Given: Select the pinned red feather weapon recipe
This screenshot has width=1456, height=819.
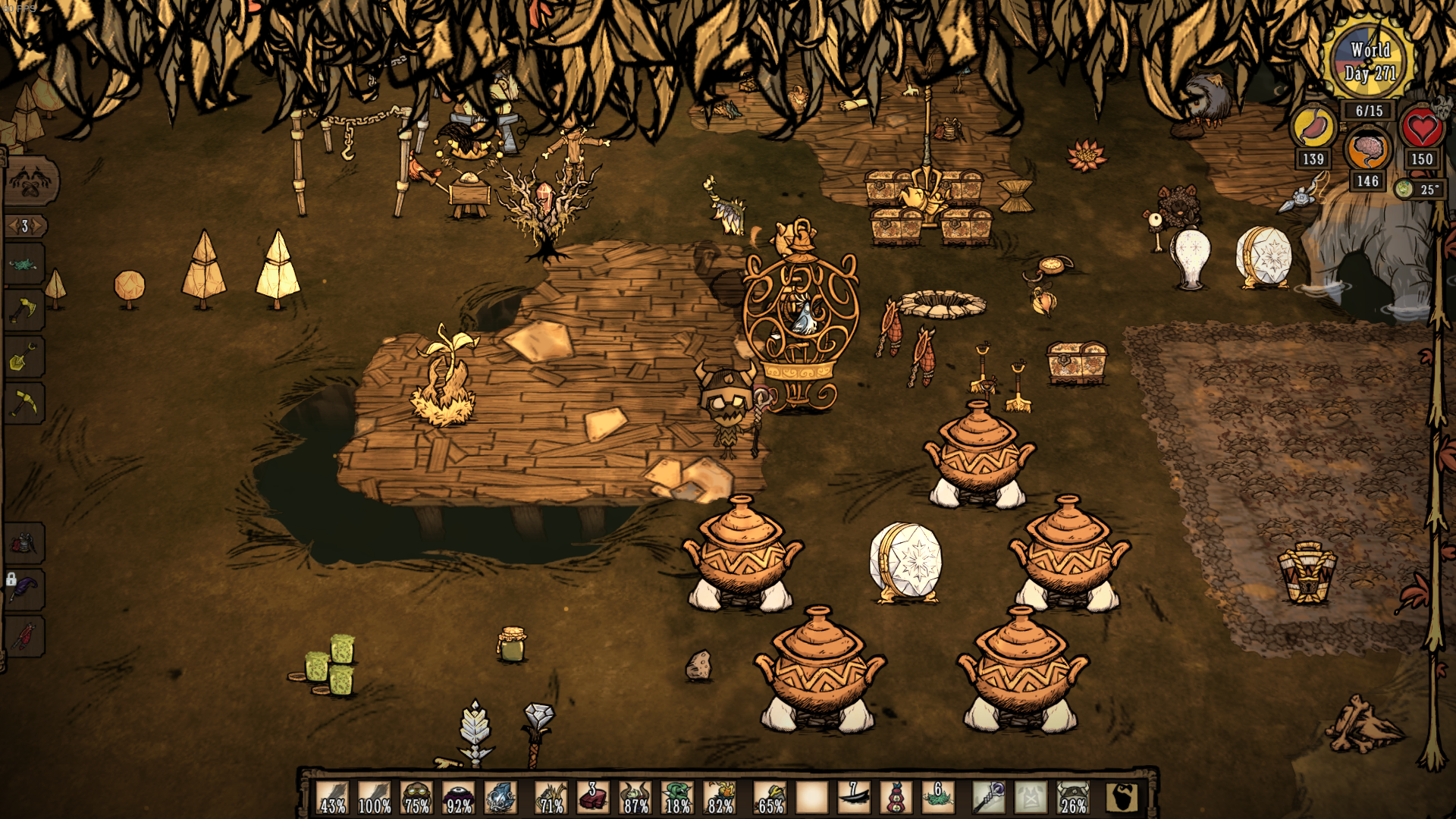Looking at the screenshot, I should (24, 635).
